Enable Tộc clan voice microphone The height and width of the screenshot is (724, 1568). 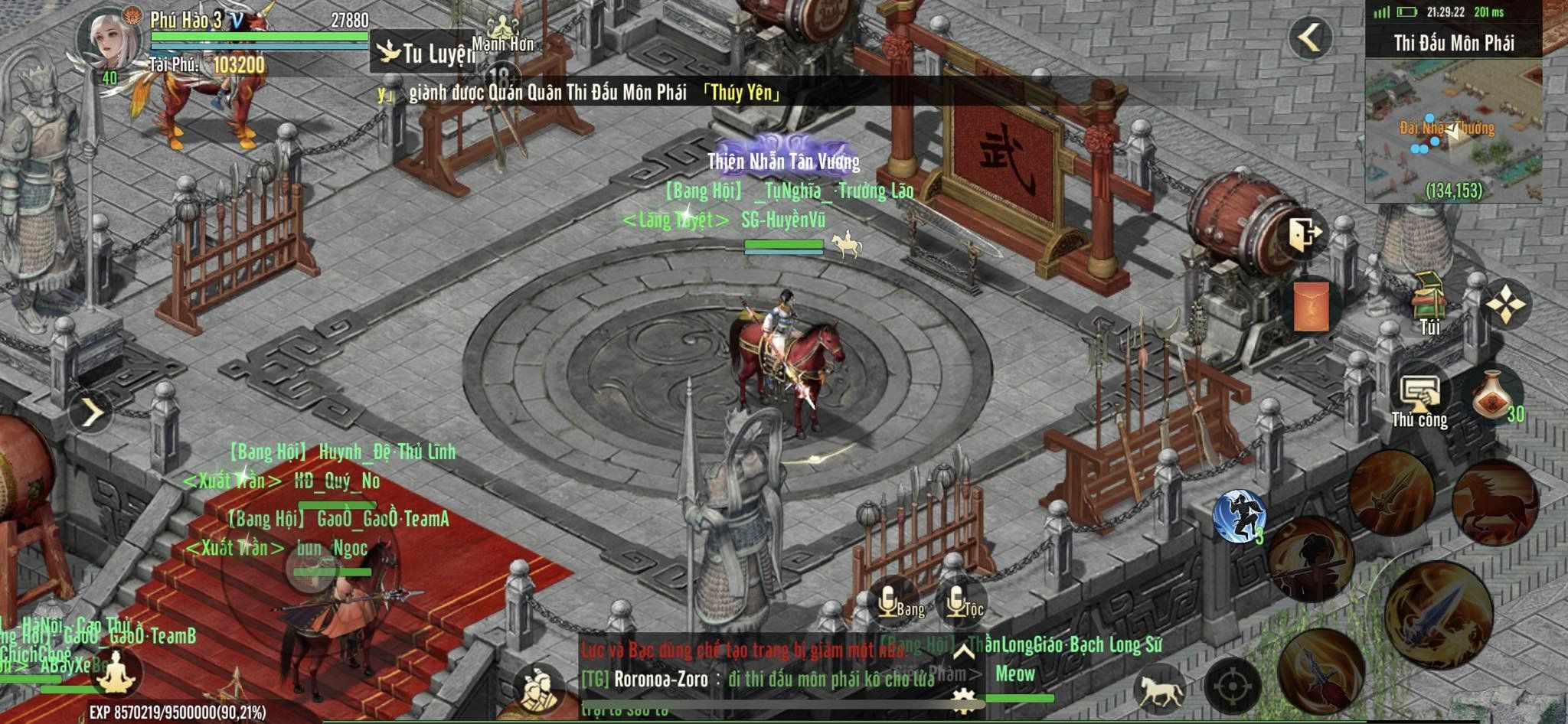pos(960,603)
